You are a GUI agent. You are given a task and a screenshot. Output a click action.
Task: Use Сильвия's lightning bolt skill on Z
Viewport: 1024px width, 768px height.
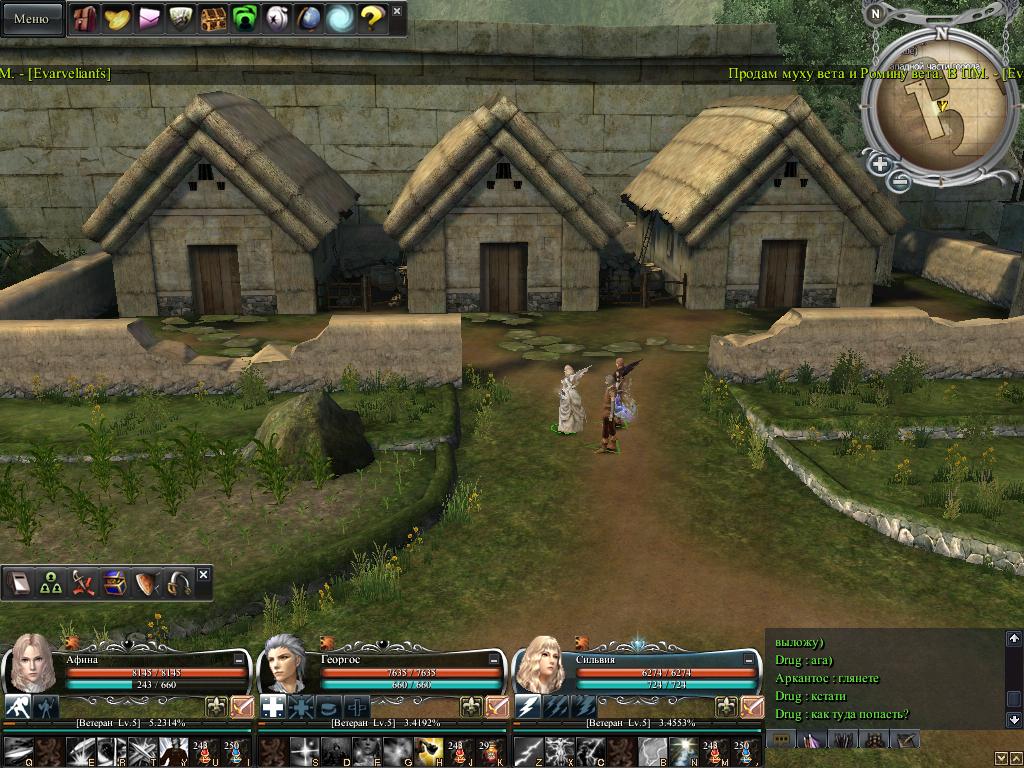528,748
